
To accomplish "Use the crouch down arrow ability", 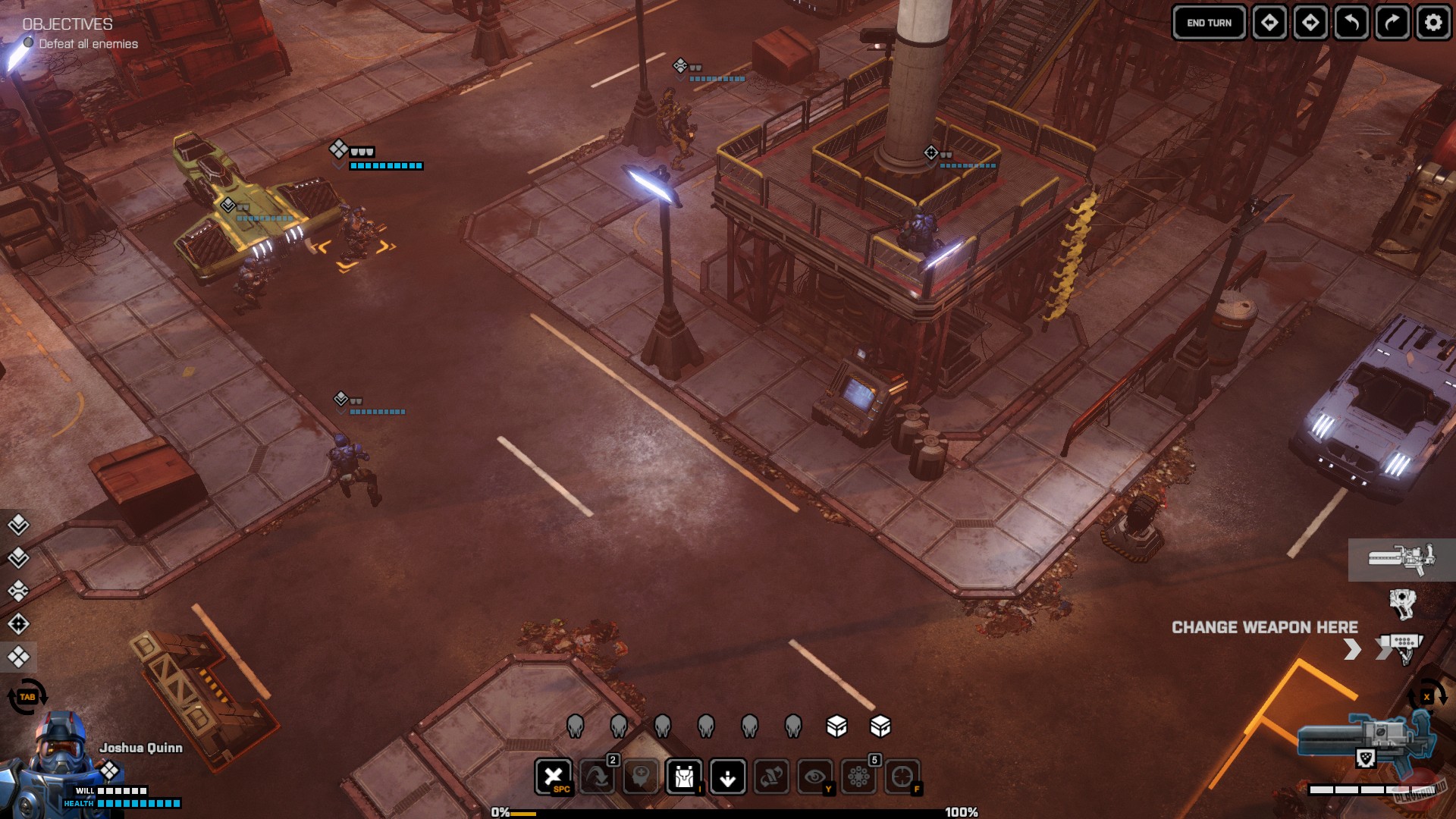I will click(726, 777).
